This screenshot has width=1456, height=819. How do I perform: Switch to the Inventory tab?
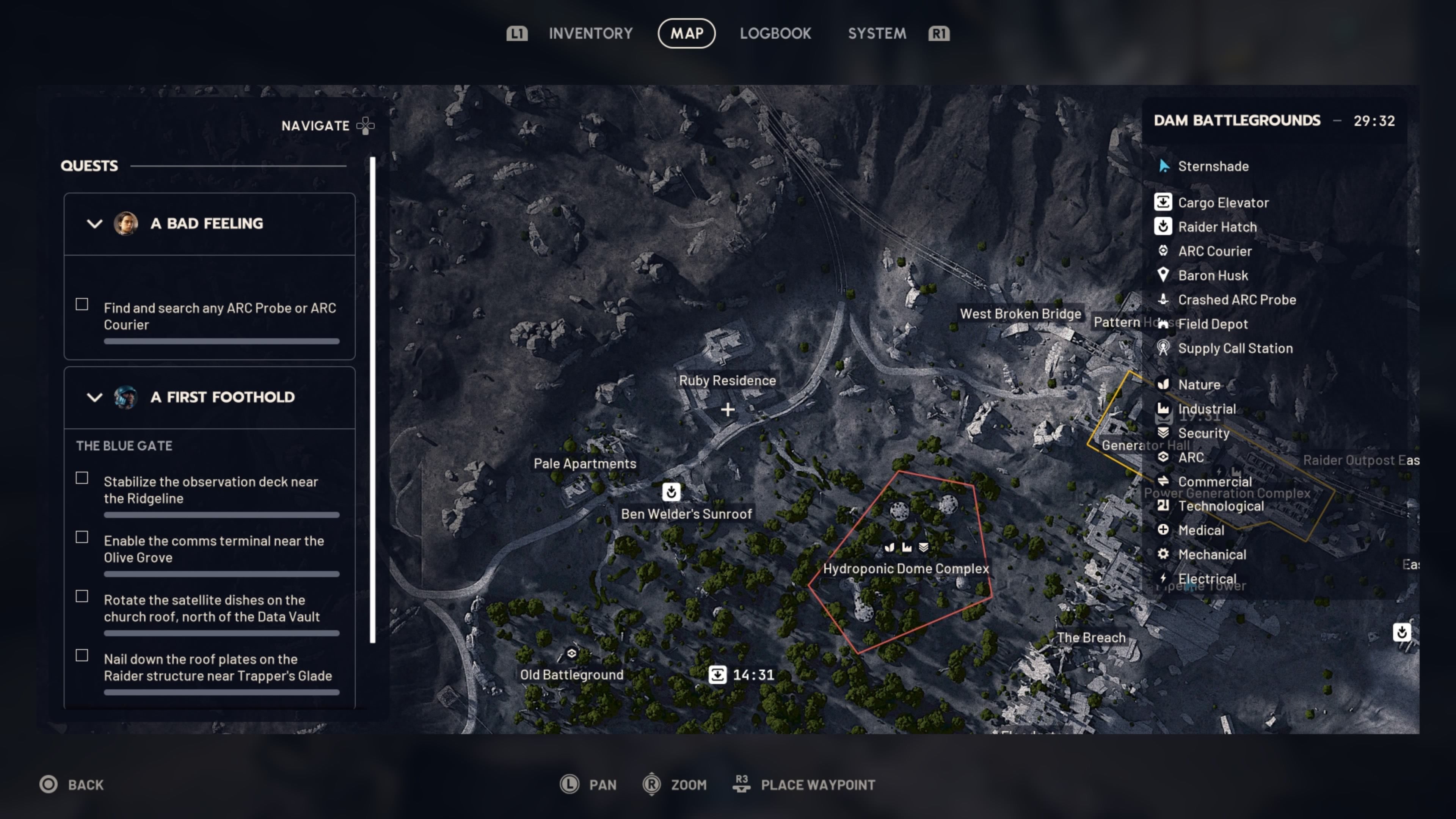590,33
